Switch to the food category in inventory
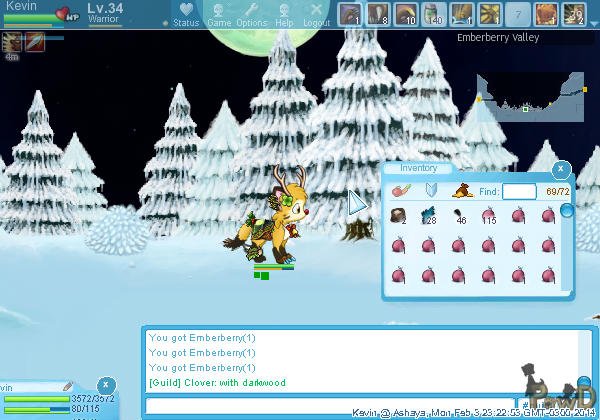Image resolution: width=600 pixels, height=420 pixels. [401, 190]
